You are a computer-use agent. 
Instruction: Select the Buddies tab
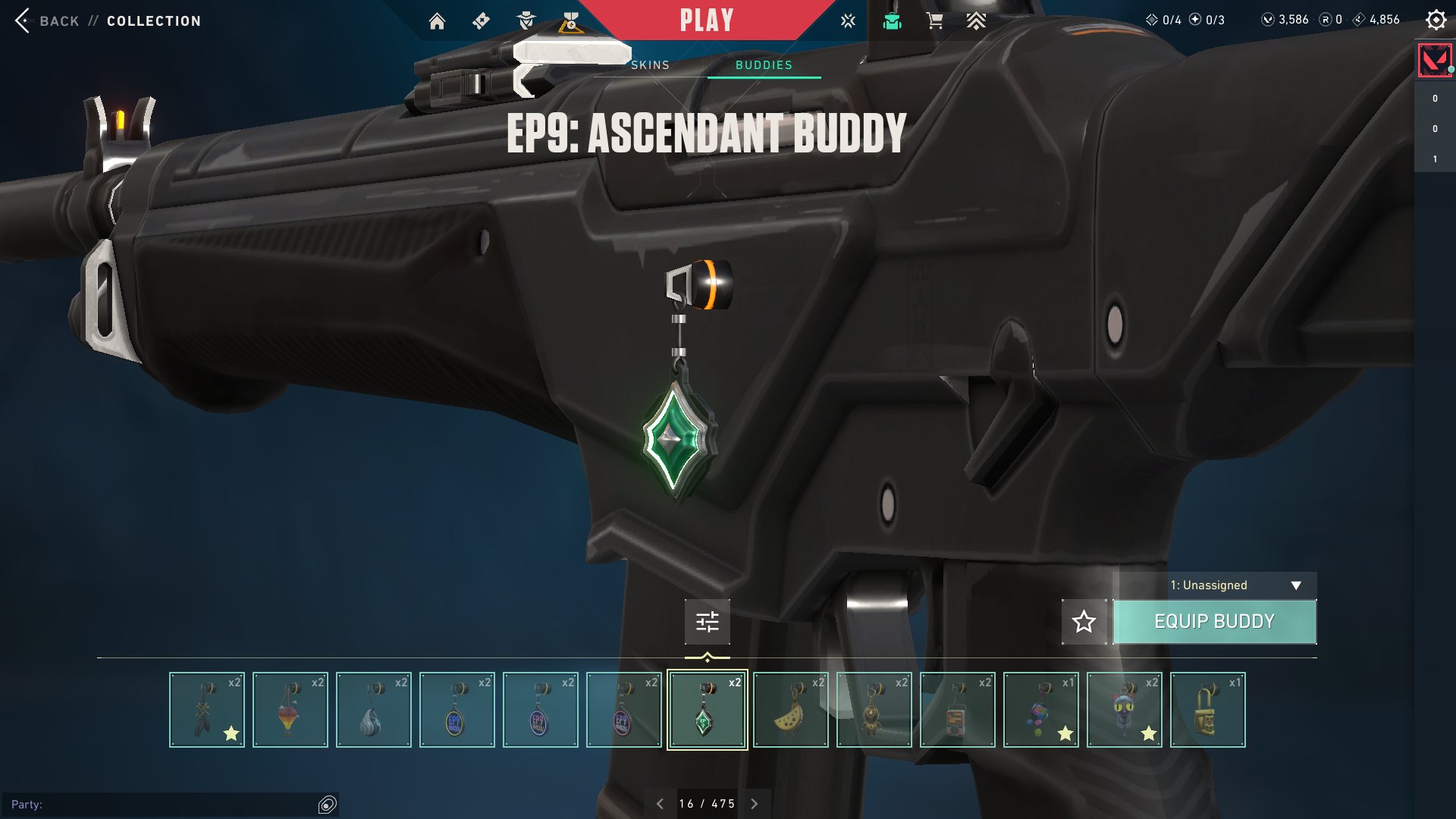point(764,65)
